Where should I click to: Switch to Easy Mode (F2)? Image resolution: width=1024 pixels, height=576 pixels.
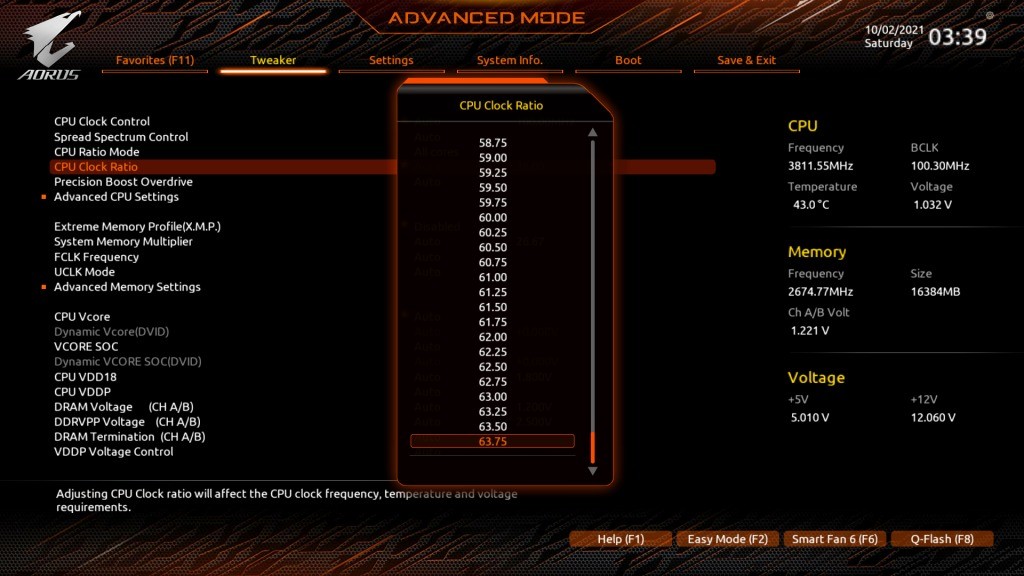click(x=728, y=539)
